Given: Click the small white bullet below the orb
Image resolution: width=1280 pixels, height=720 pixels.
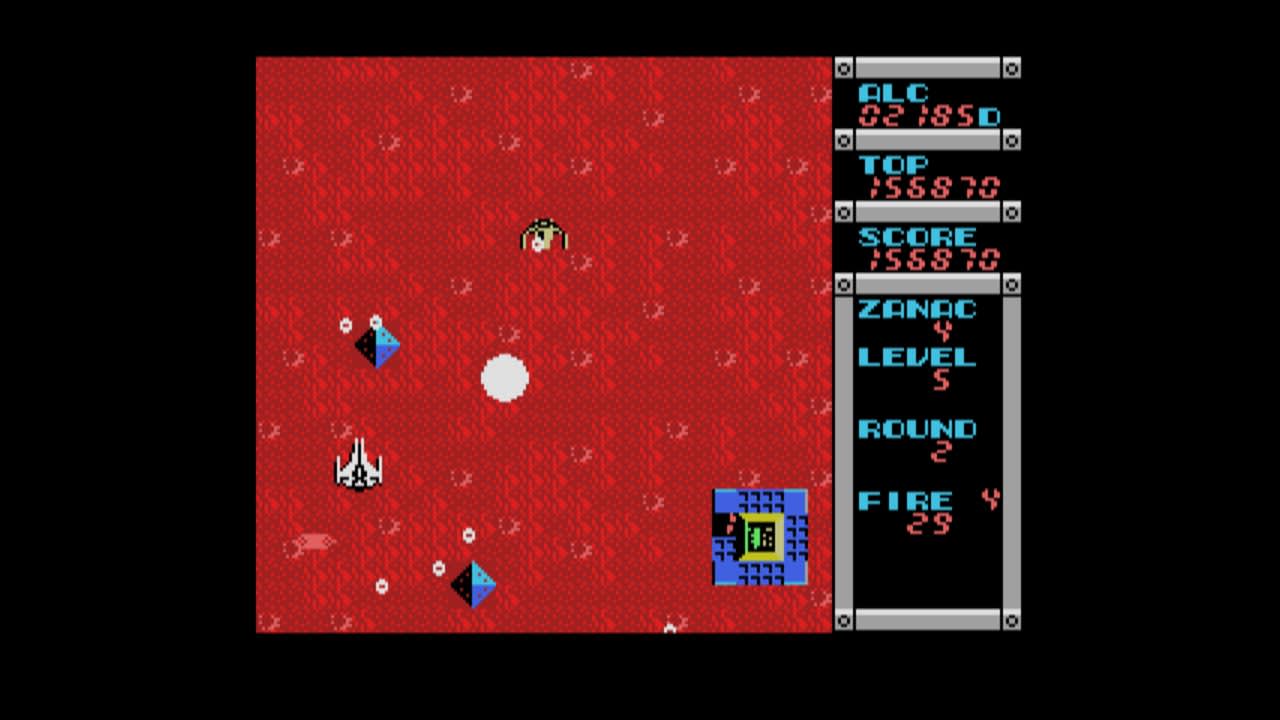Looking at the screenshot, I should coord(467,533).
